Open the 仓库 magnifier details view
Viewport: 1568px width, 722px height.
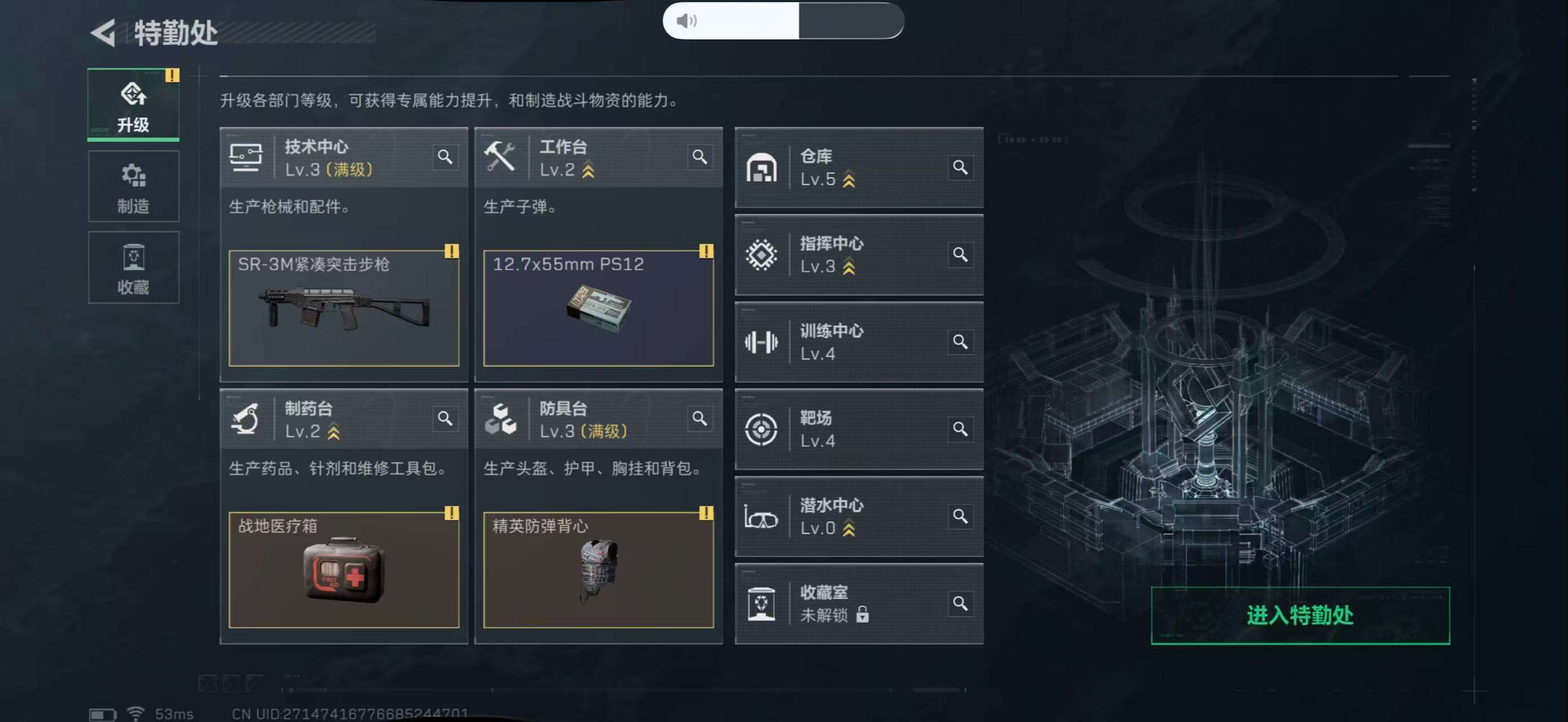(961, 168)
